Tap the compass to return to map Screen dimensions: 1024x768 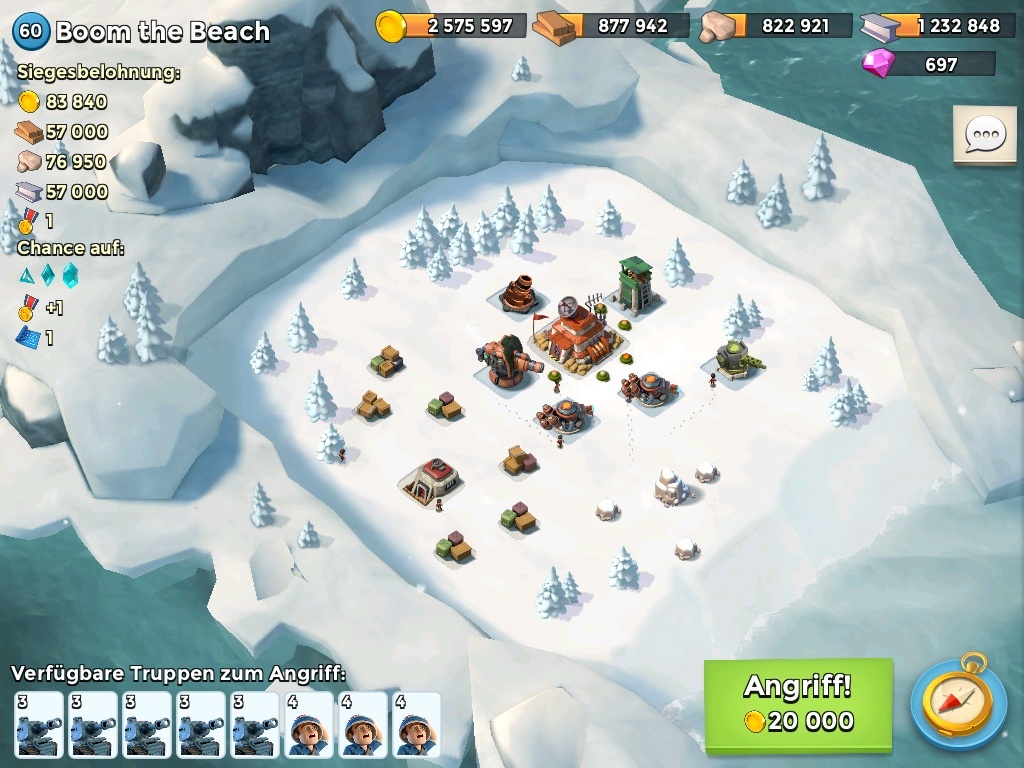click(958, 704)
